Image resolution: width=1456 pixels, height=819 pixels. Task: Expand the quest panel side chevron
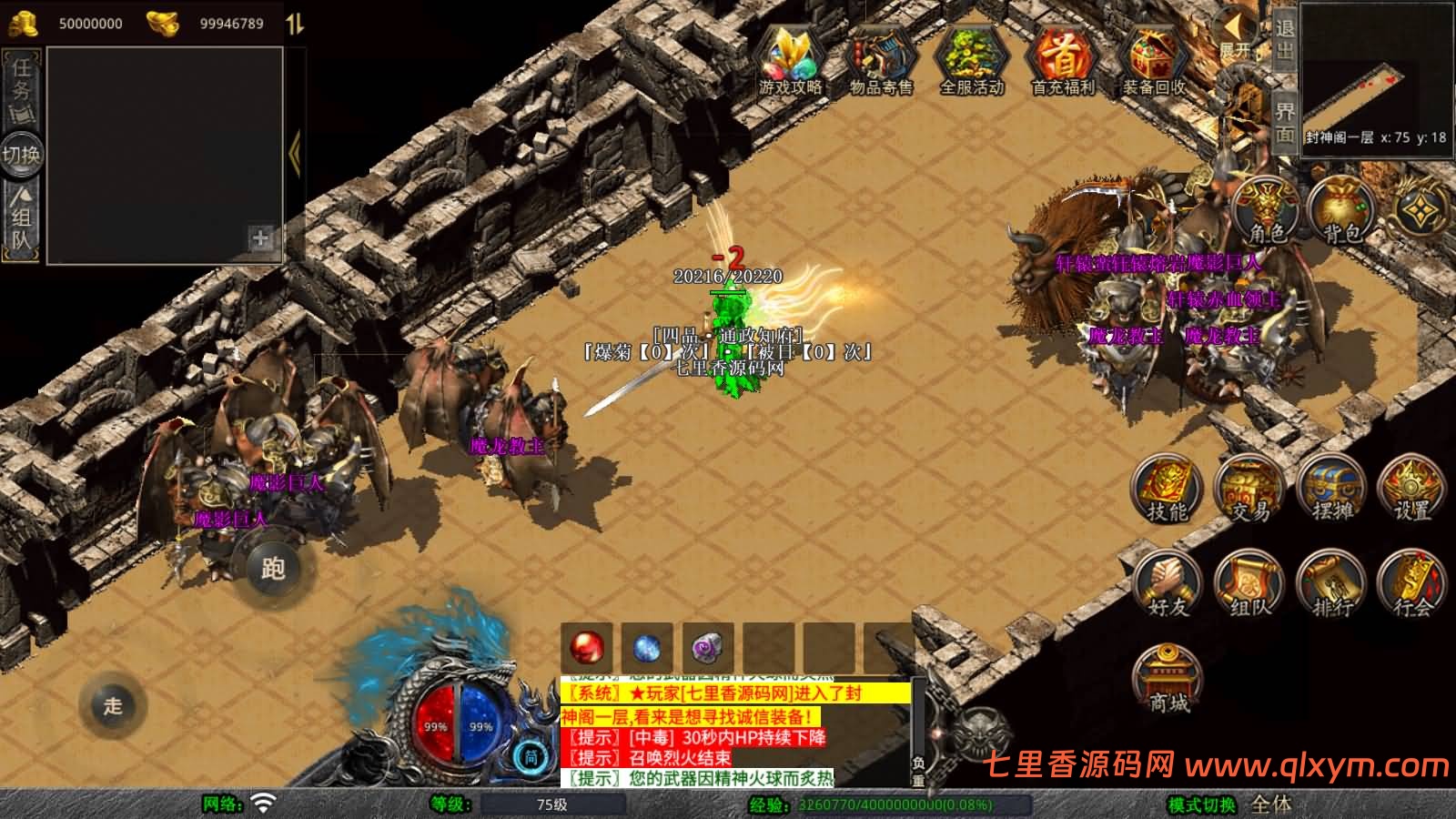coord(295,150)
